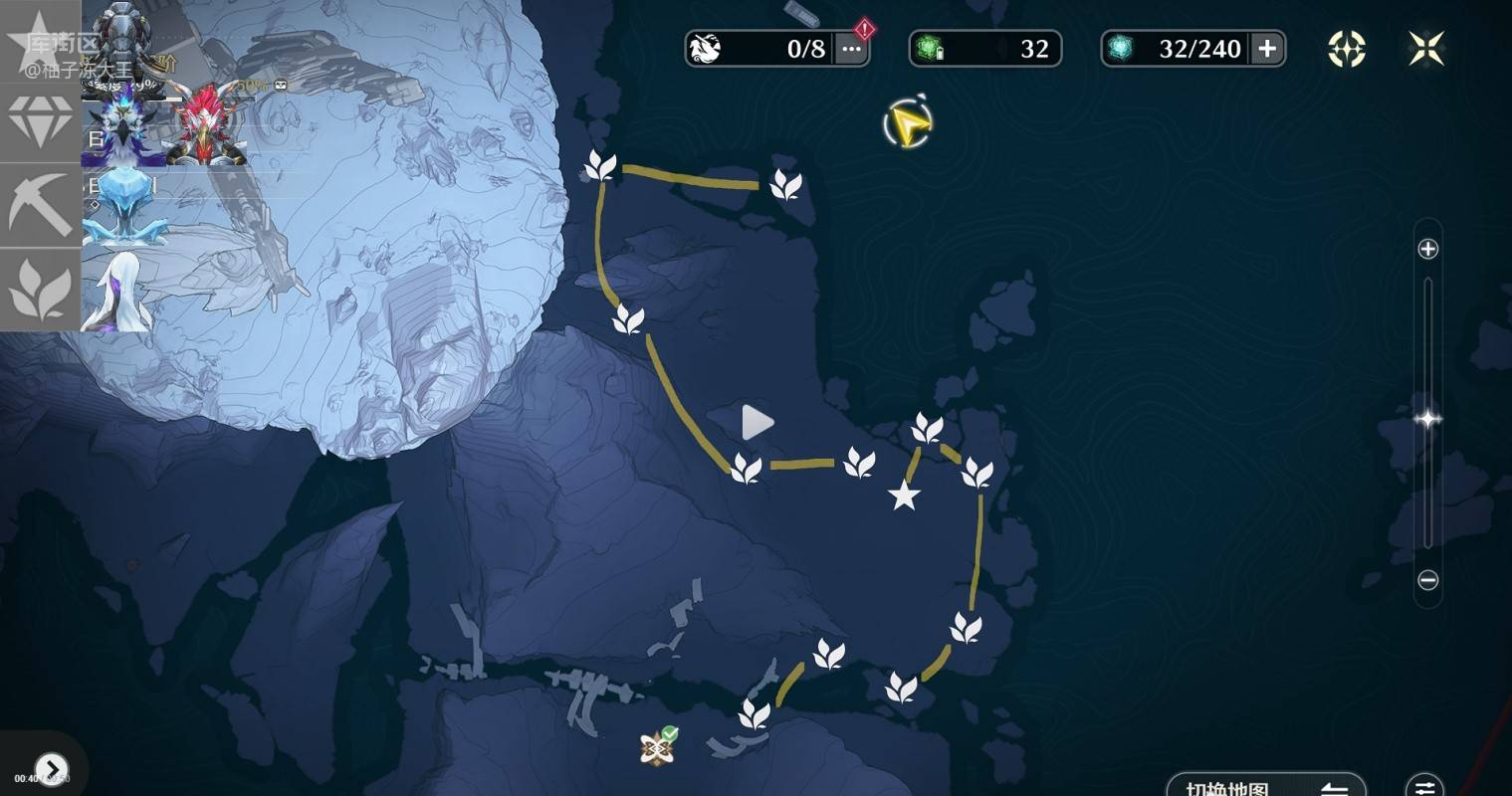Screen dimensions: 1512x796
Task: Expand the panel with the round arrow button
Action: [51, 769]
